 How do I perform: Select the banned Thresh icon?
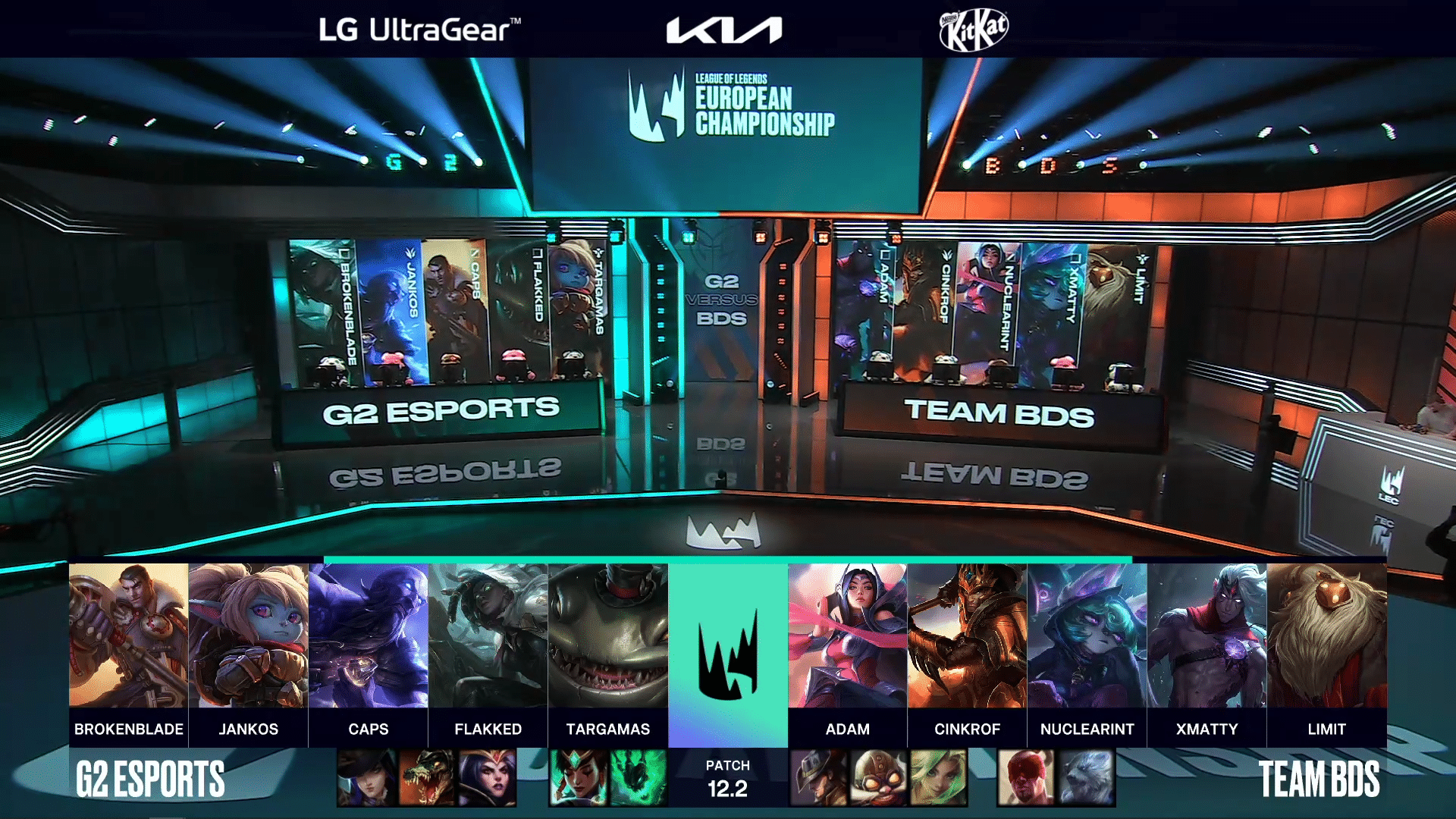(x=638, y=777)
